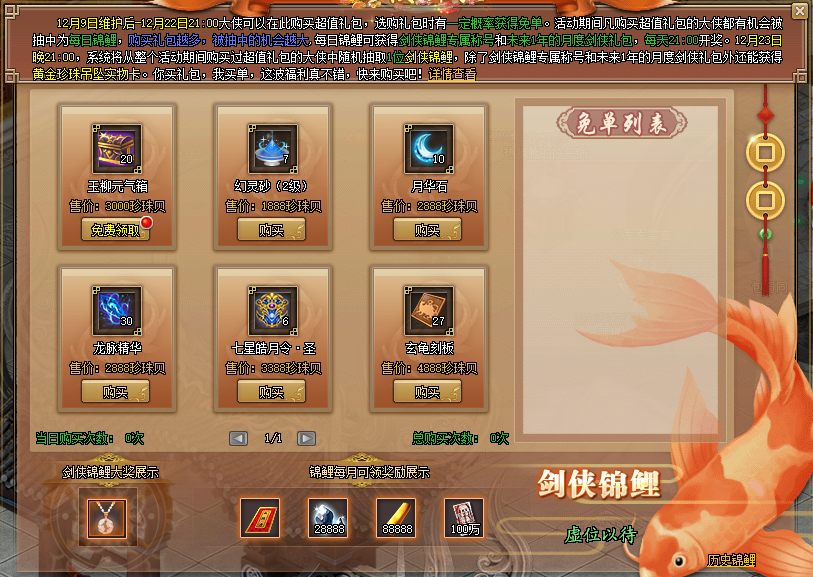This screenshot has height=577, width=813.
Task: Inspect the 月华石 crescent moon icon
Action: coord(429,149)
